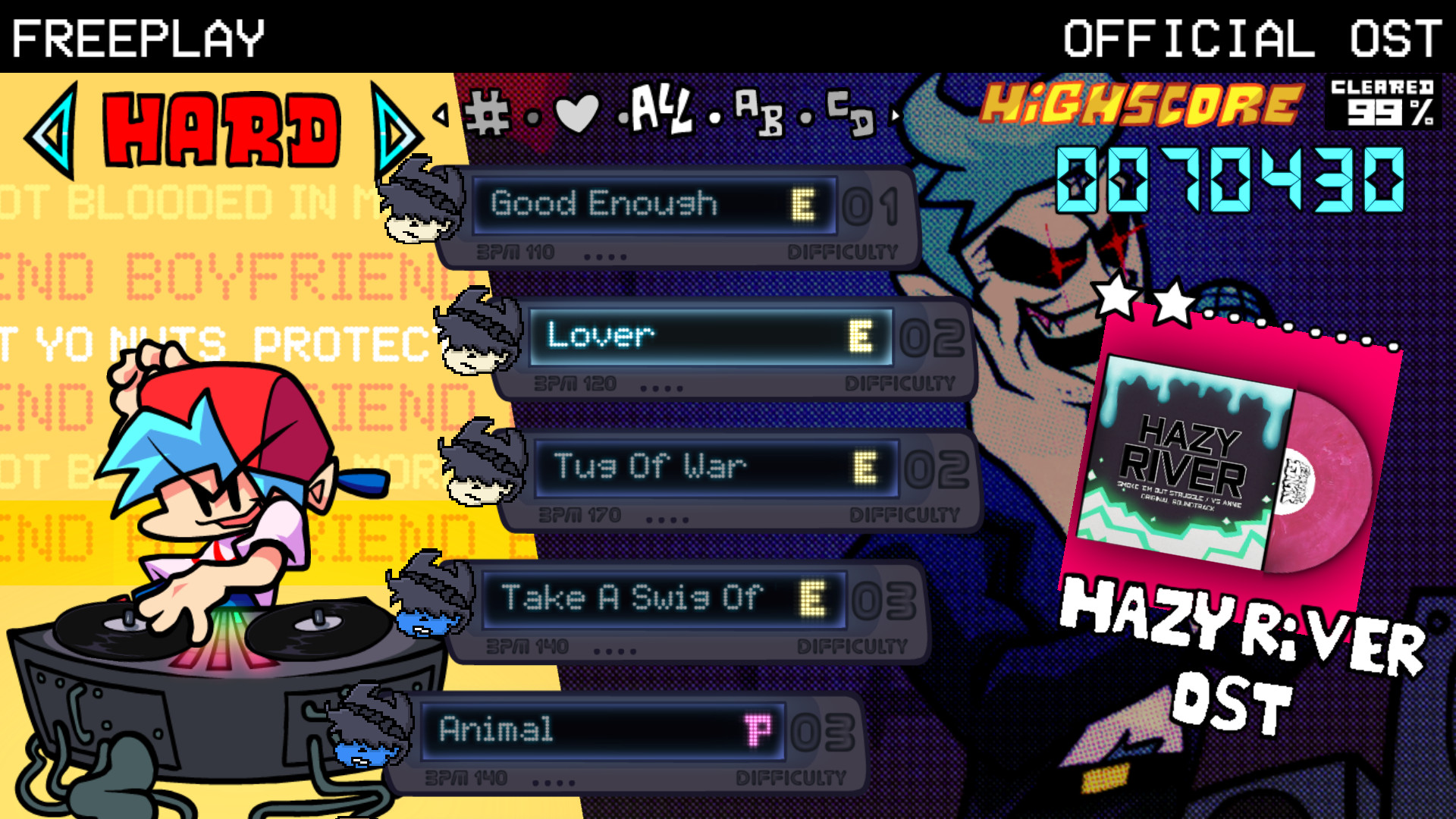Toggle the E rank badge on Tug Of War
This screenshot has height=819, width=1456.
pyautogui.click(x=864, y=466)
